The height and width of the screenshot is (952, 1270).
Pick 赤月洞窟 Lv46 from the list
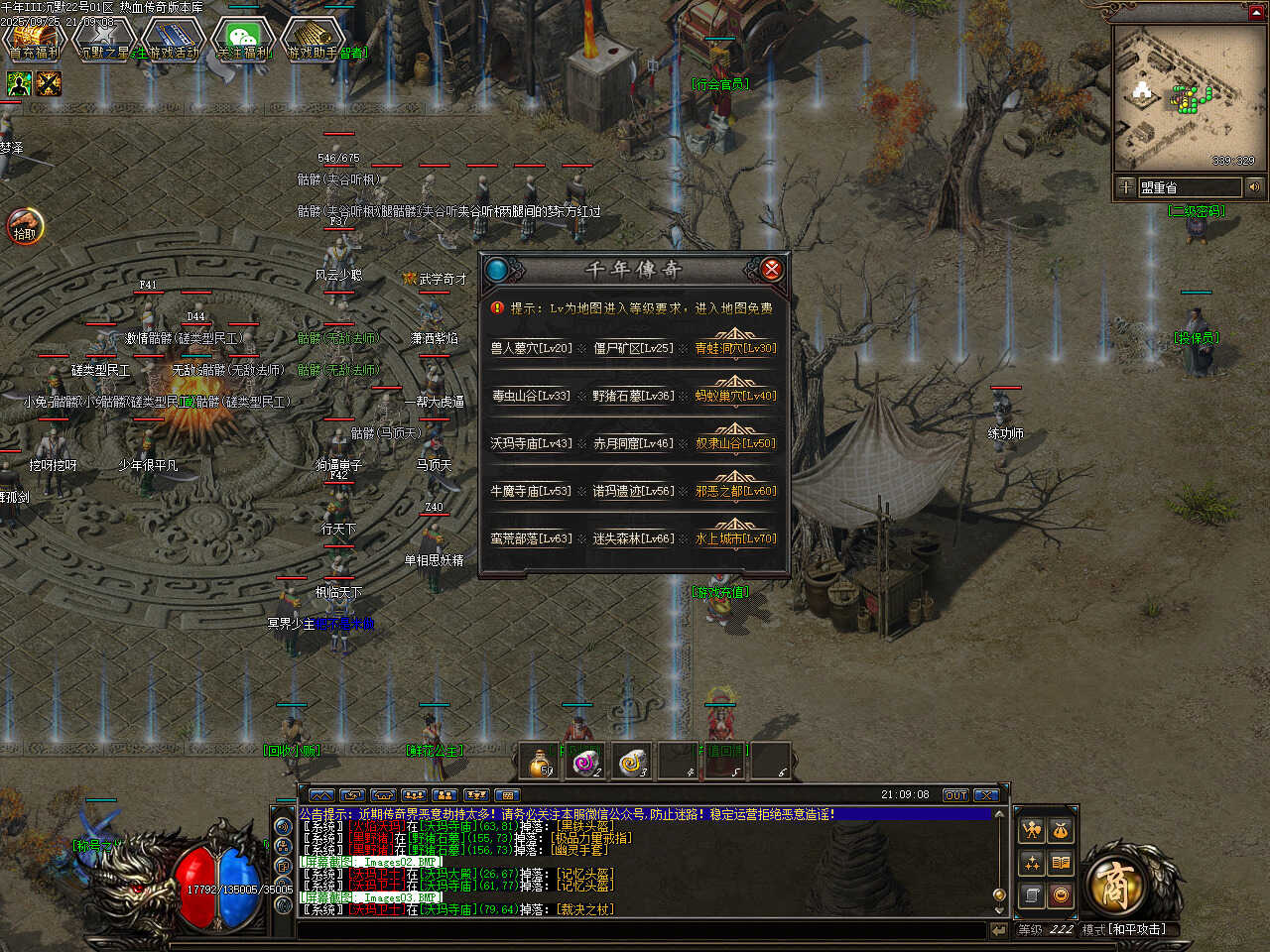tap(633, 444)
